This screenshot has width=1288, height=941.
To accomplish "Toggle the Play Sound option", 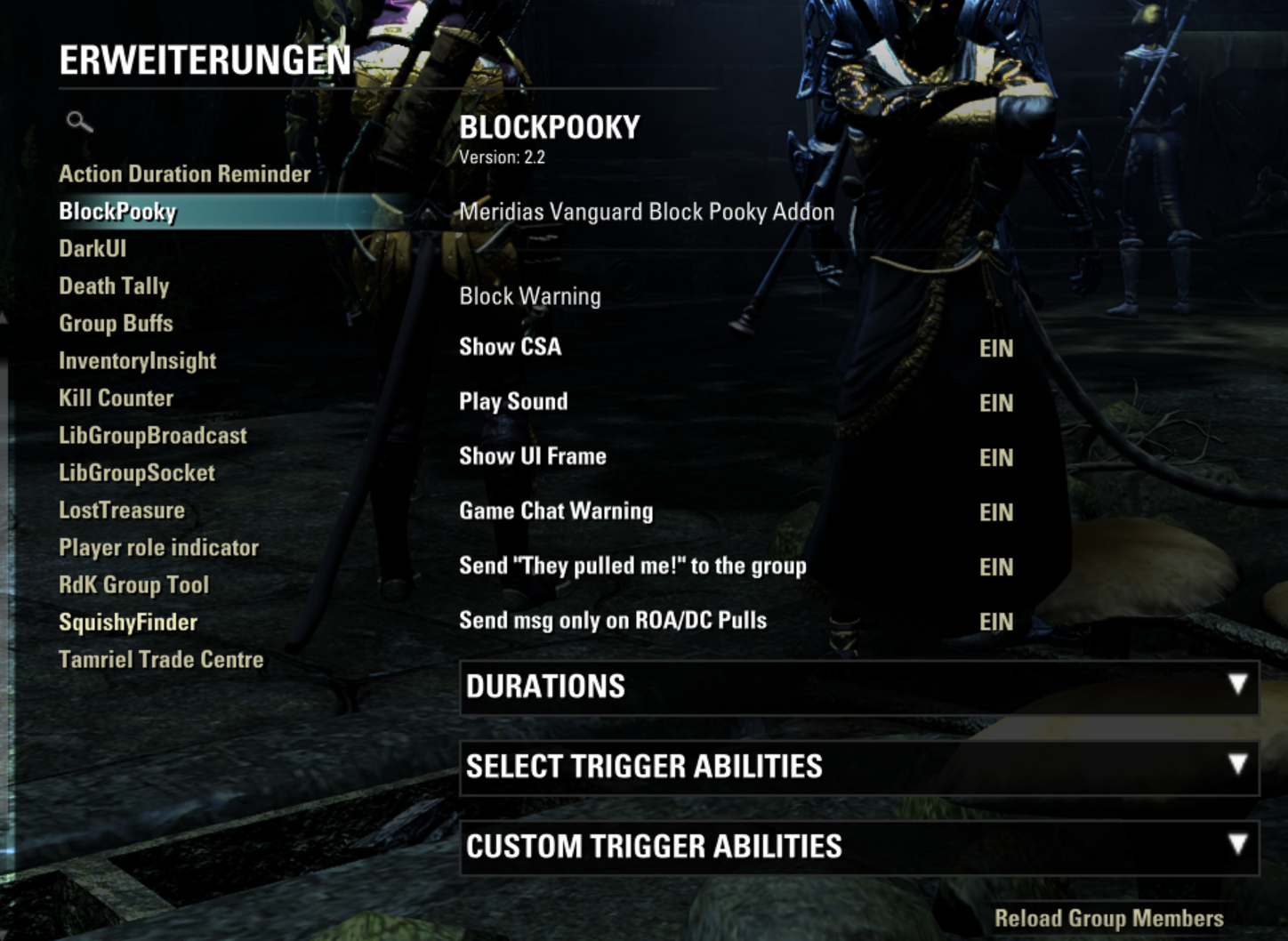I will pos(995,404).
